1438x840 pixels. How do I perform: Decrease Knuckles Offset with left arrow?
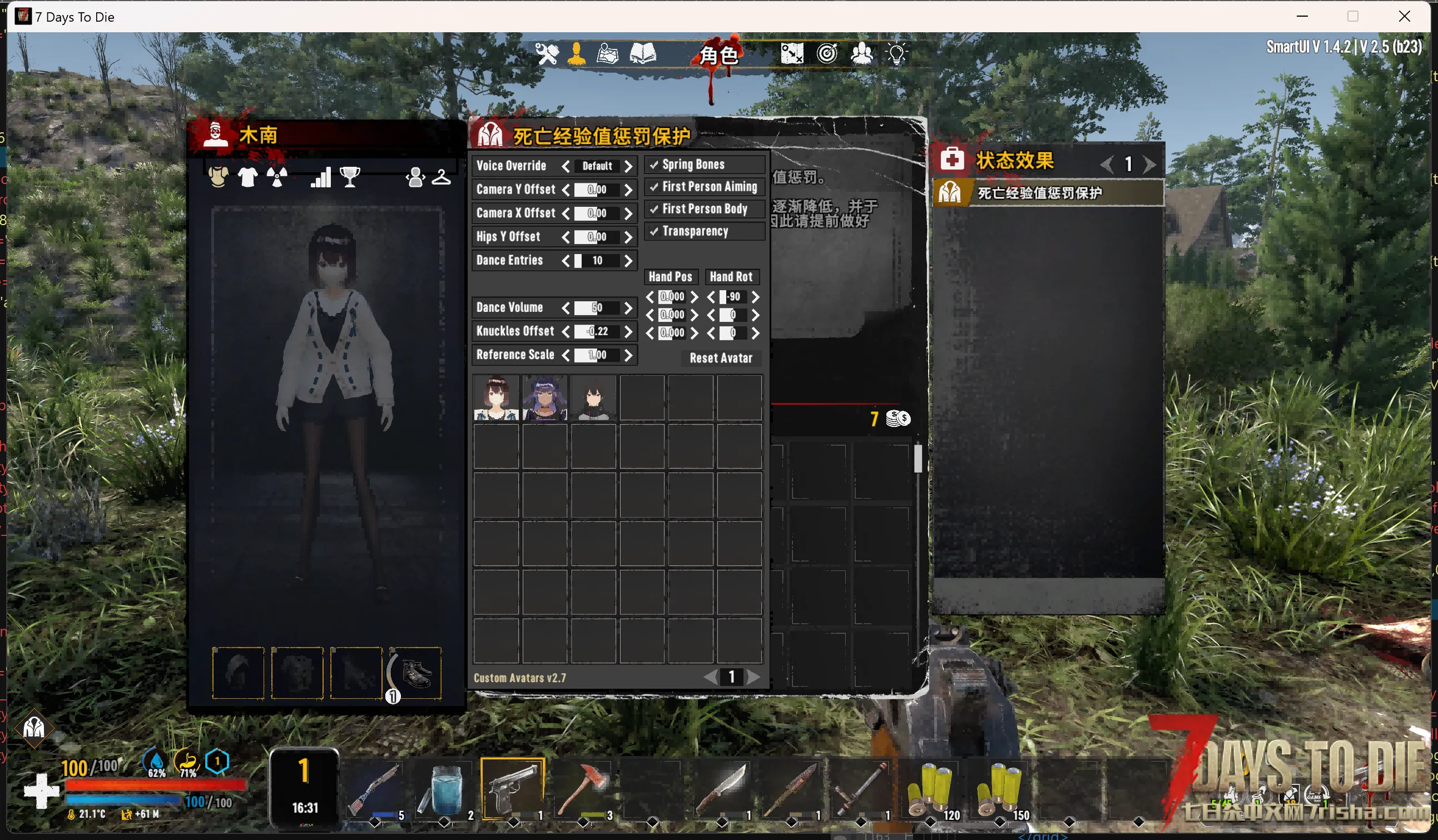[566, 332]
